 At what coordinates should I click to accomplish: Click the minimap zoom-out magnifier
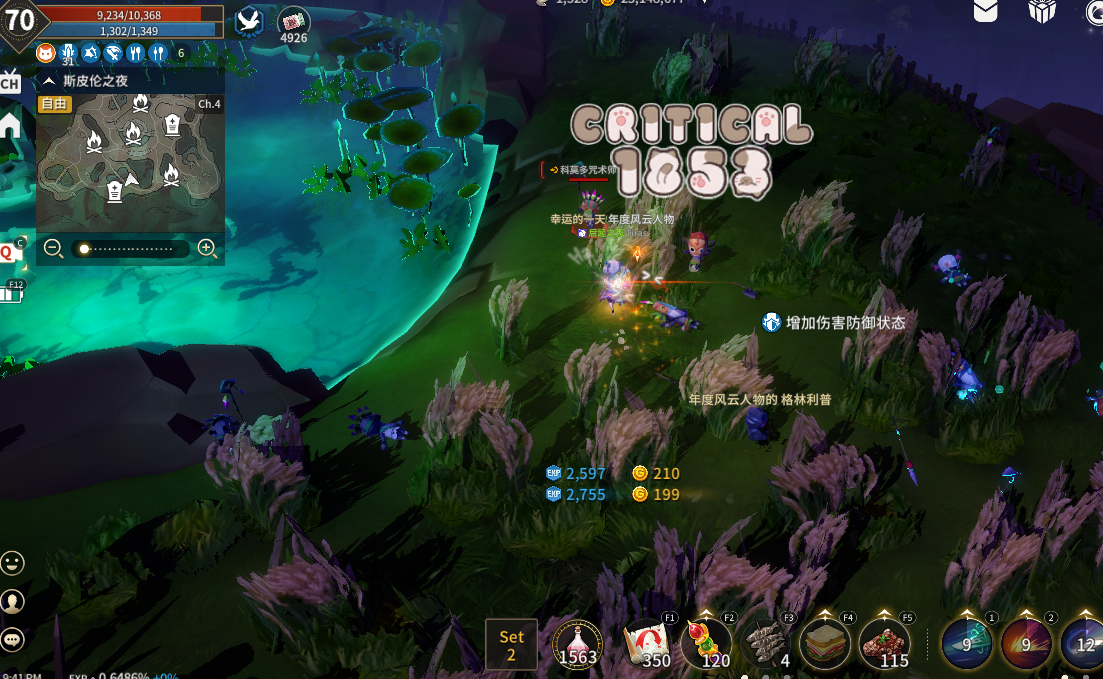[54, 249]
